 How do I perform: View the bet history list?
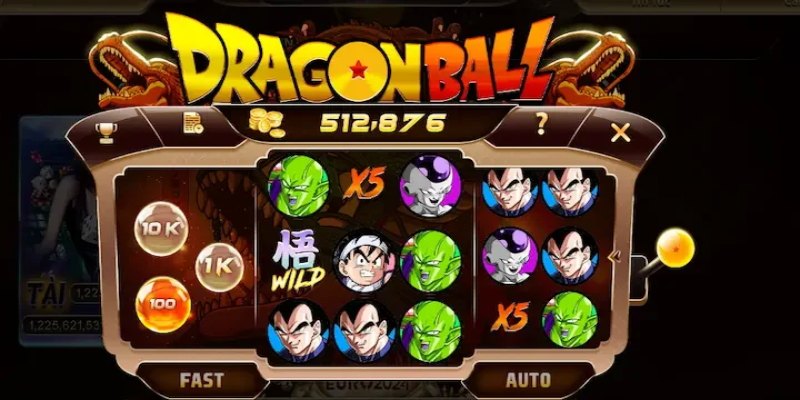[x=192, y=124]
